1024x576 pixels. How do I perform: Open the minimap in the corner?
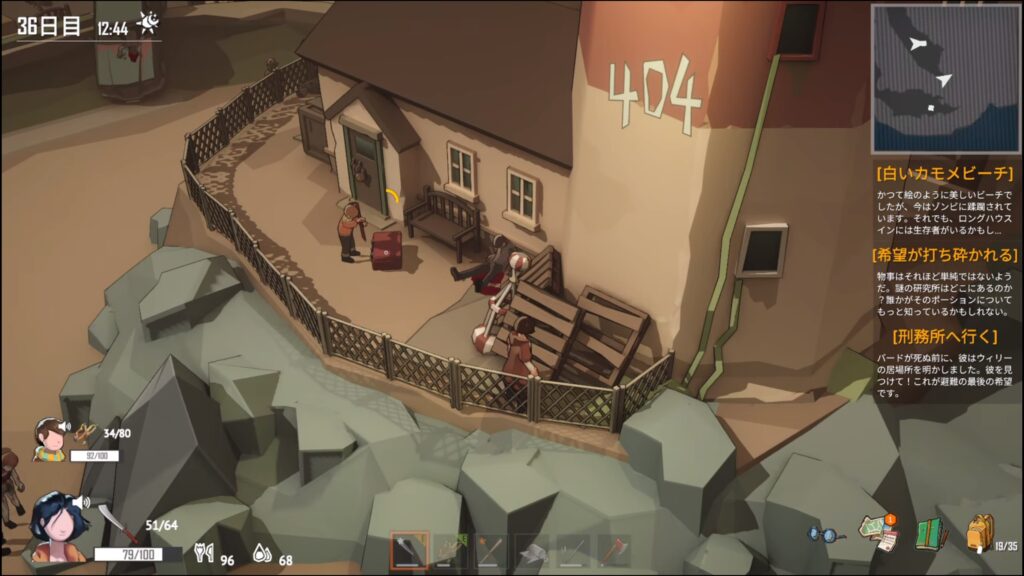944,77
